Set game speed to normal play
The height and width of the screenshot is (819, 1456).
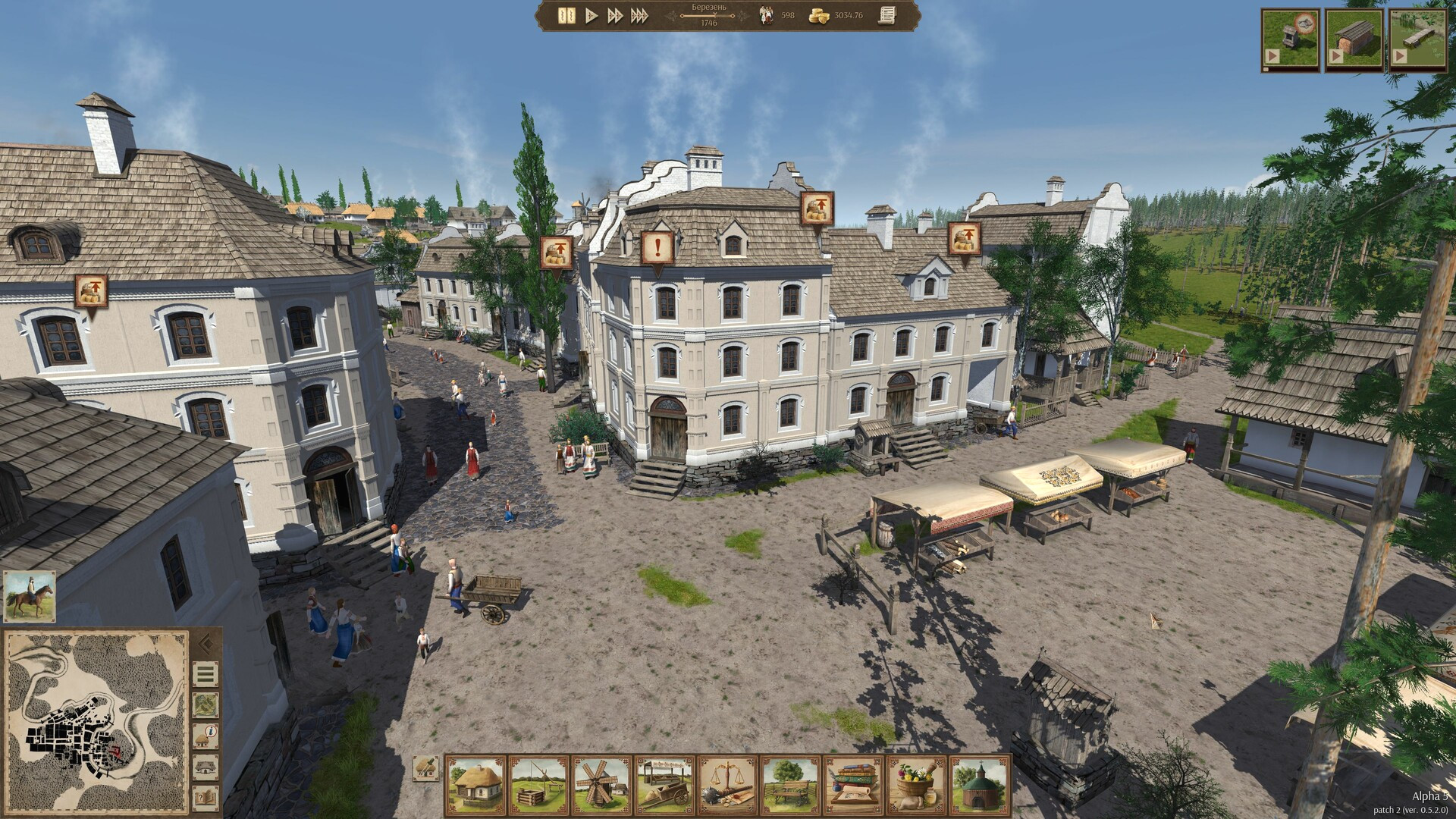[591, 15]
